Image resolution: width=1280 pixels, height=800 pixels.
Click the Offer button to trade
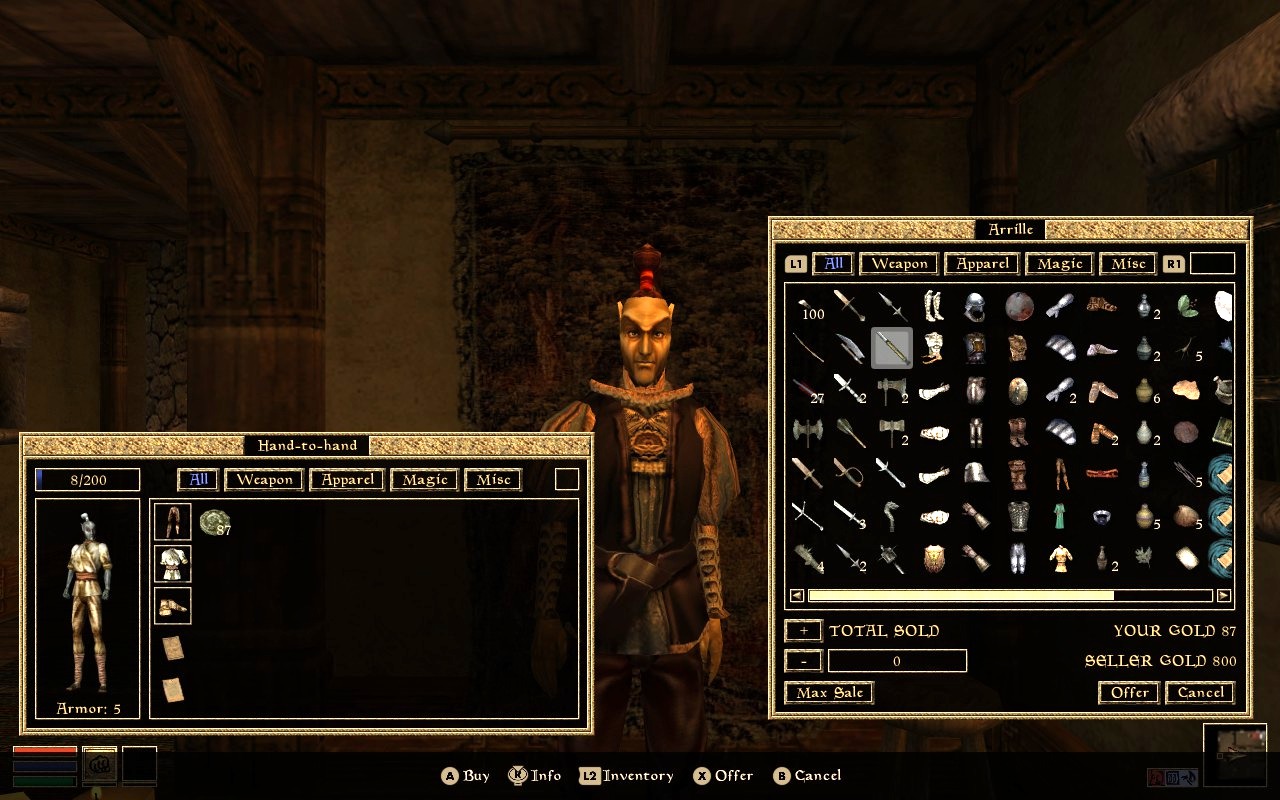coord(1127,693)
